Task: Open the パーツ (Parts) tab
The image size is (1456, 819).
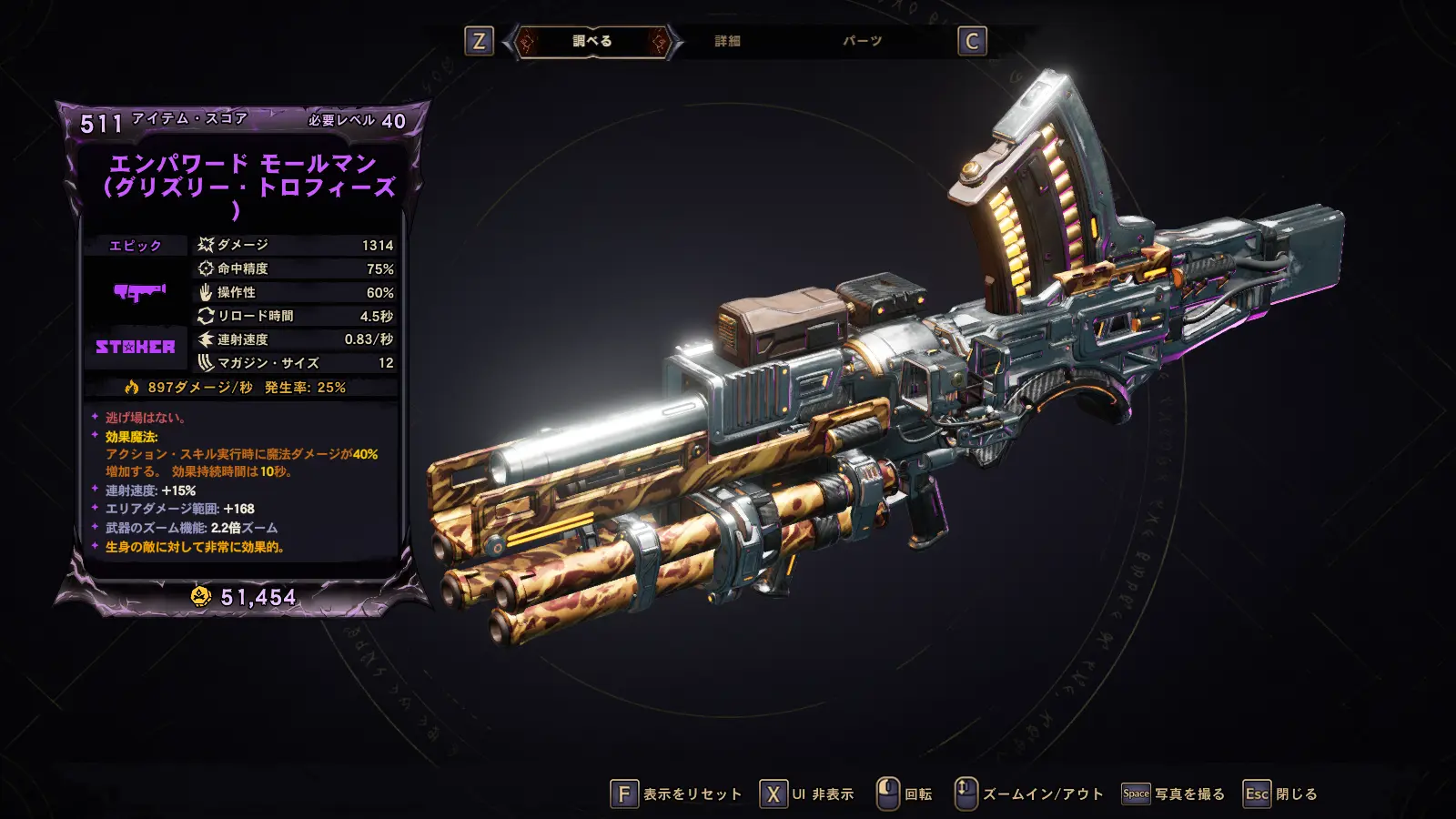Action: 862,41
